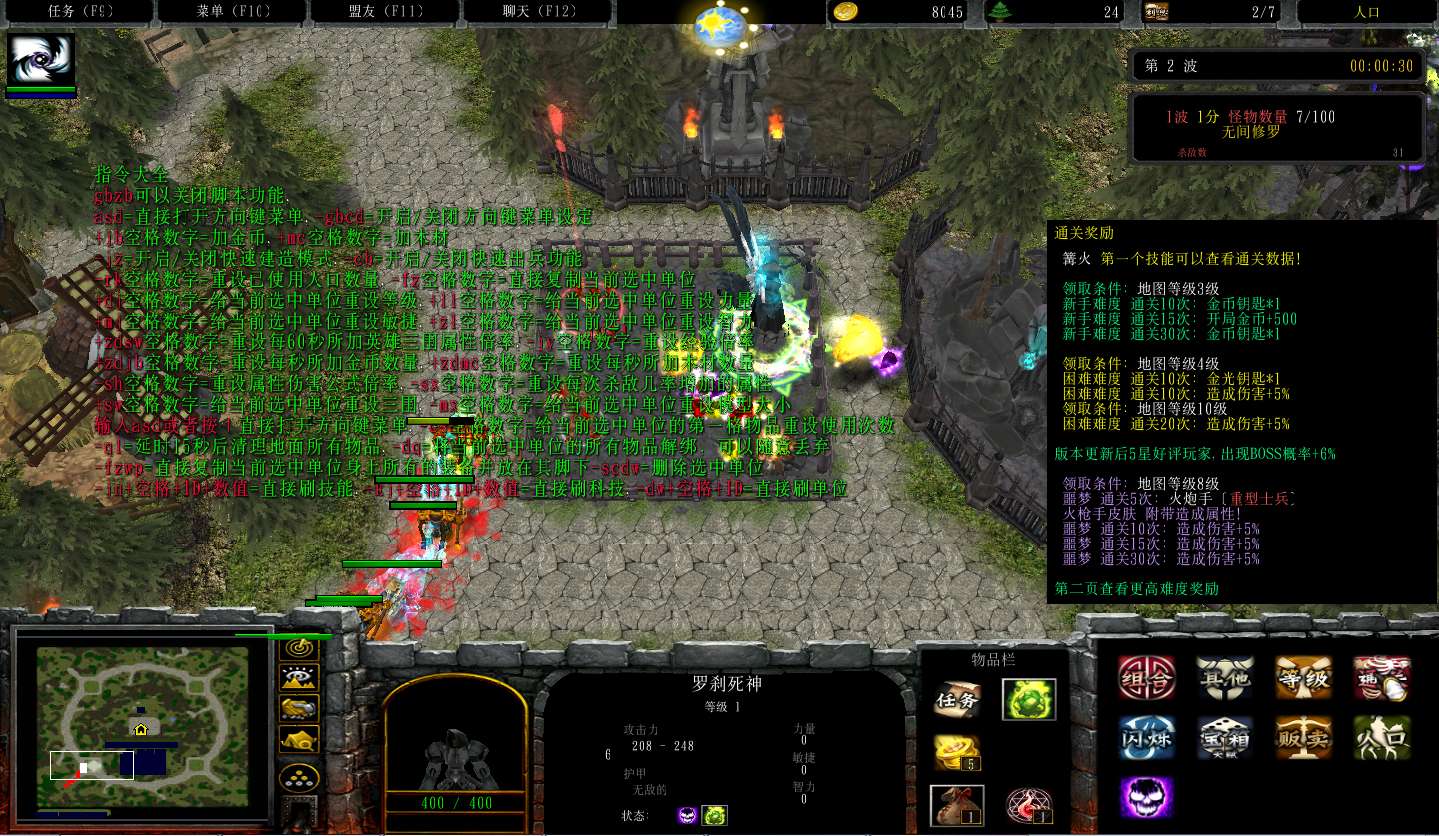Use the brown sack inventory item
1439x836 pixels.
tap(957, 805)
